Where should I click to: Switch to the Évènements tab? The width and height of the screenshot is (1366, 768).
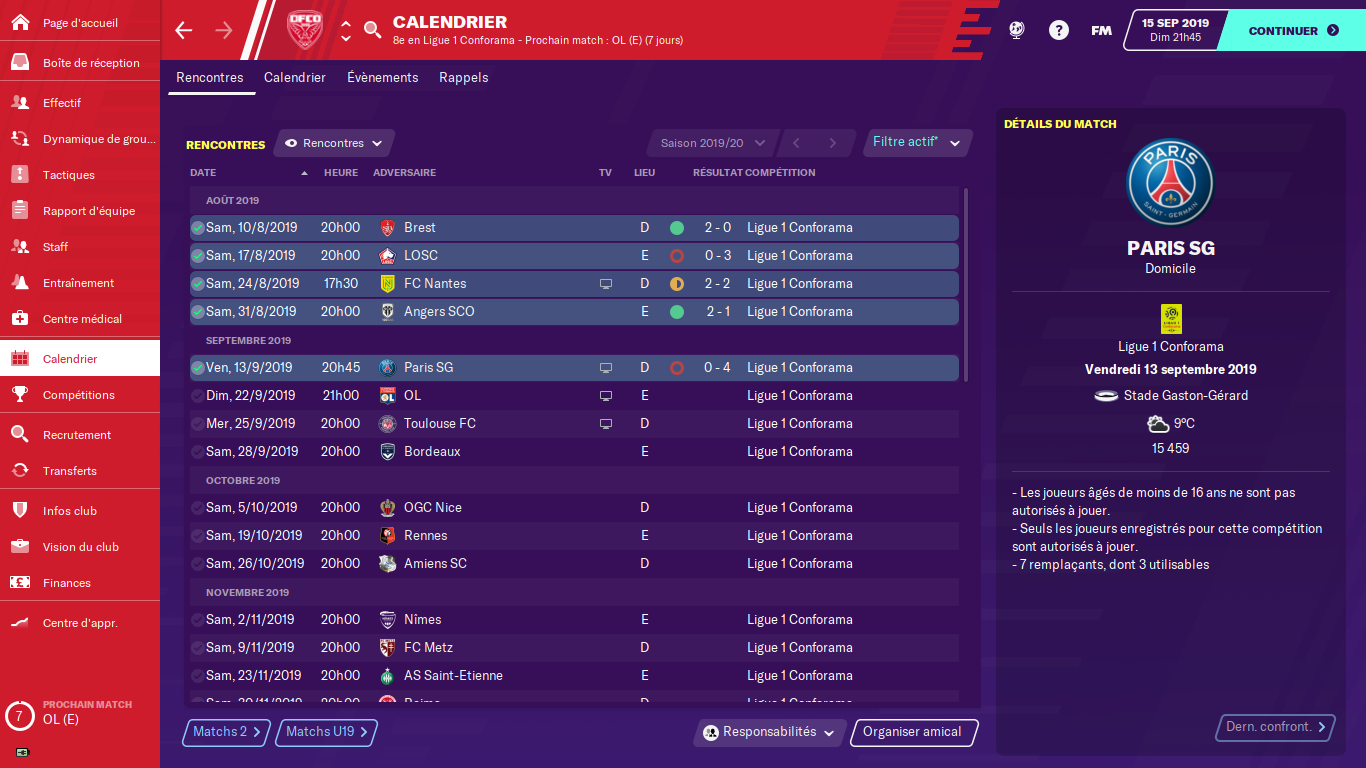382,78
